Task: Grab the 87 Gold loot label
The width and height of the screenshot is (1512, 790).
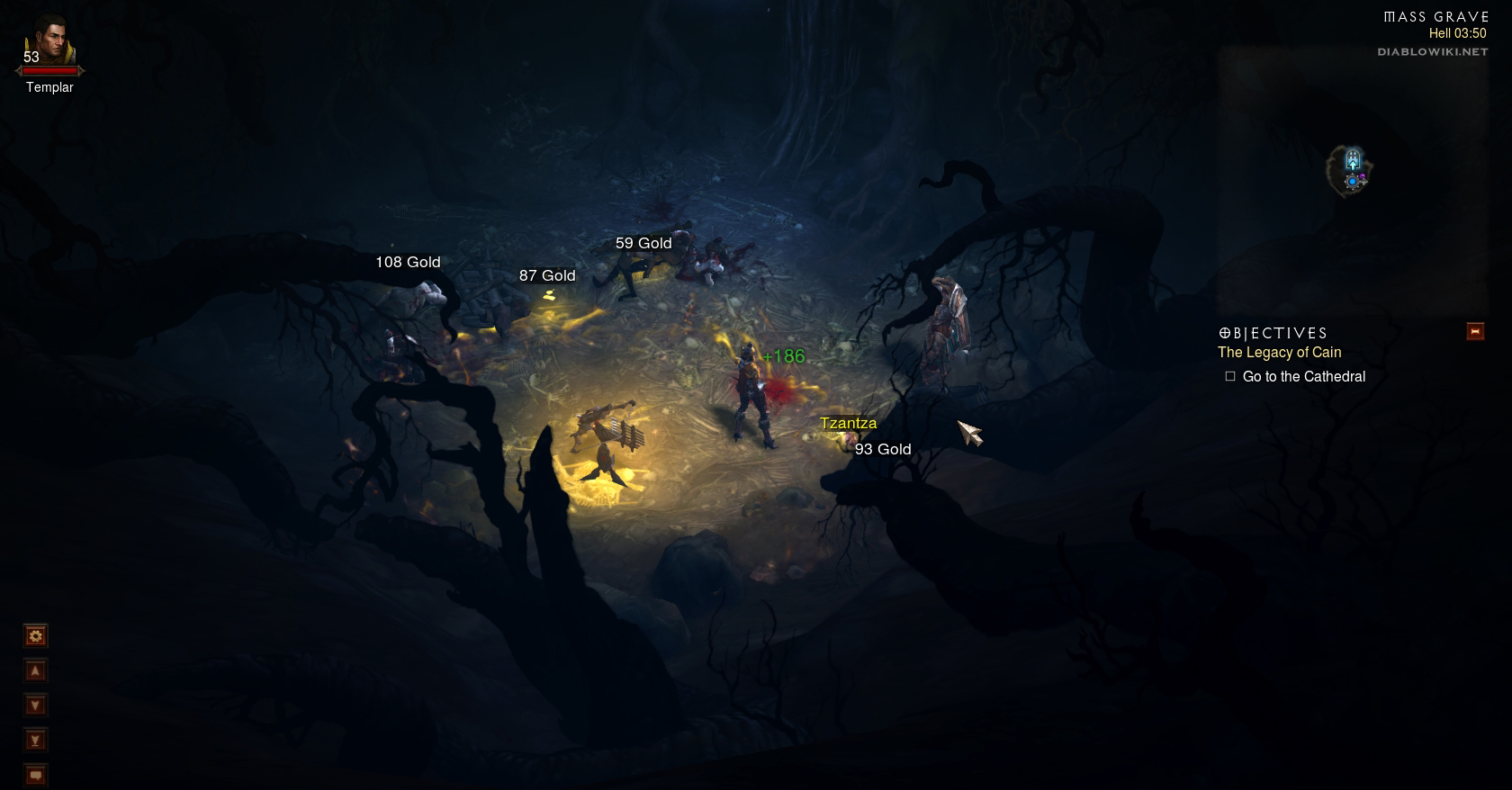Action: coord(547,275)
